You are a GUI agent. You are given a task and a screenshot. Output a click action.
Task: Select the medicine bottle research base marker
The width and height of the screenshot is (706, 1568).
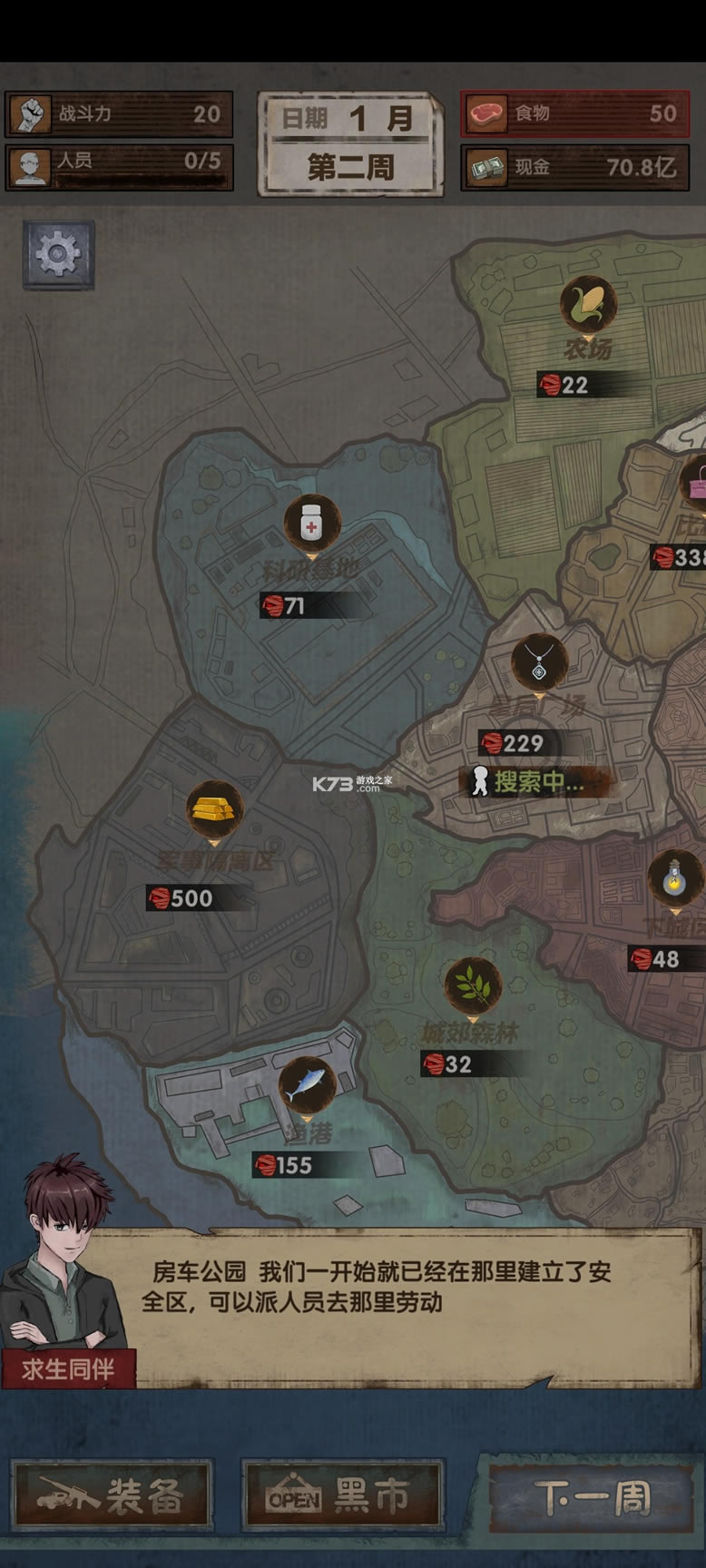[x=312, y=524]
